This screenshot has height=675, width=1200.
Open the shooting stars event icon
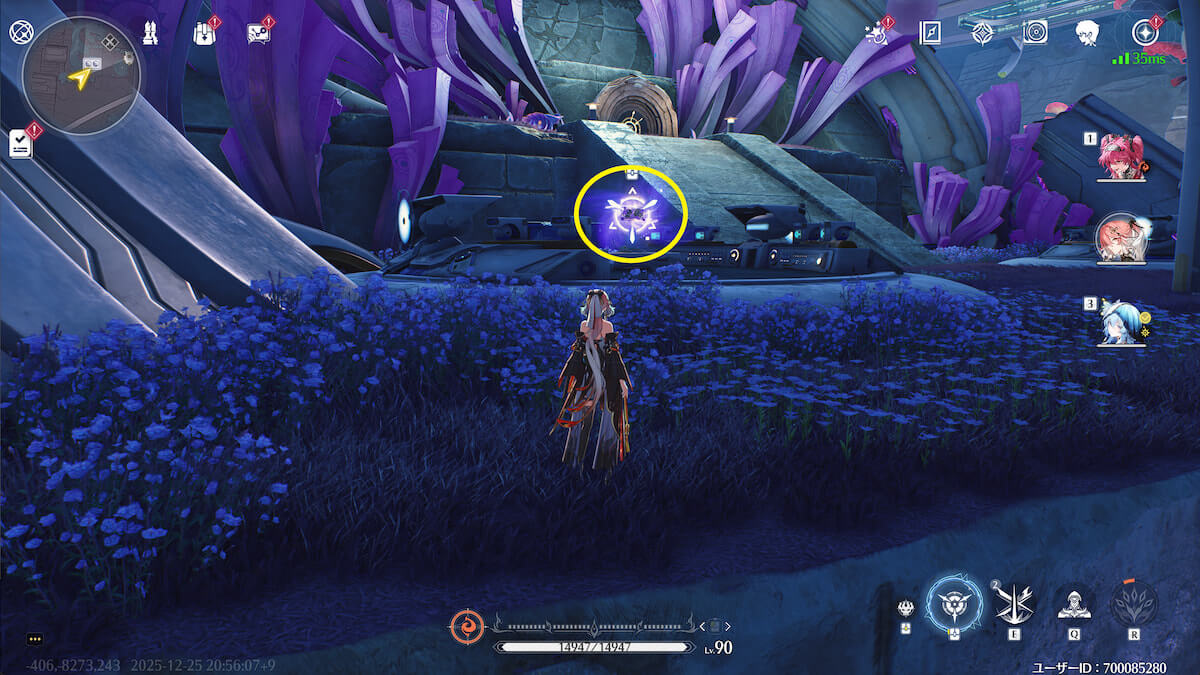[879, 33]
